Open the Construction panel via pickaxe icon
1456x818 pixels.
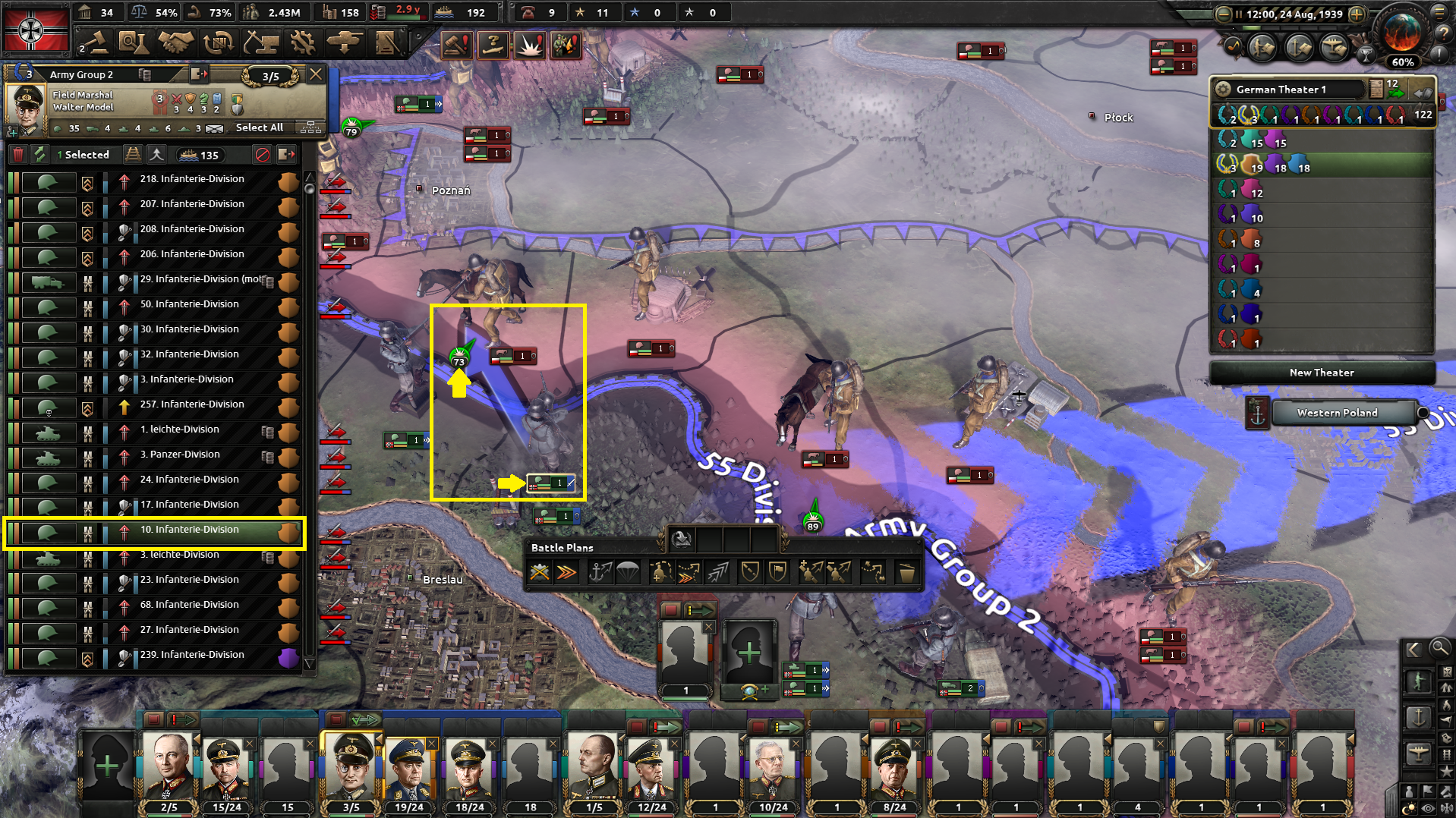[262, 43]
